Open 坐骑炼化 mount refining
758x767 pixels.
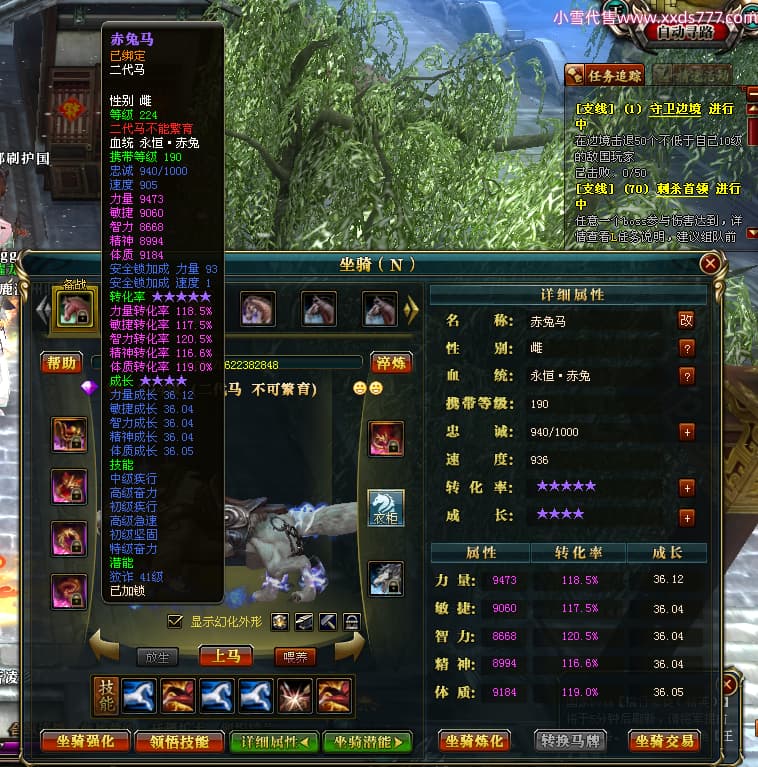tap(475, 741)
